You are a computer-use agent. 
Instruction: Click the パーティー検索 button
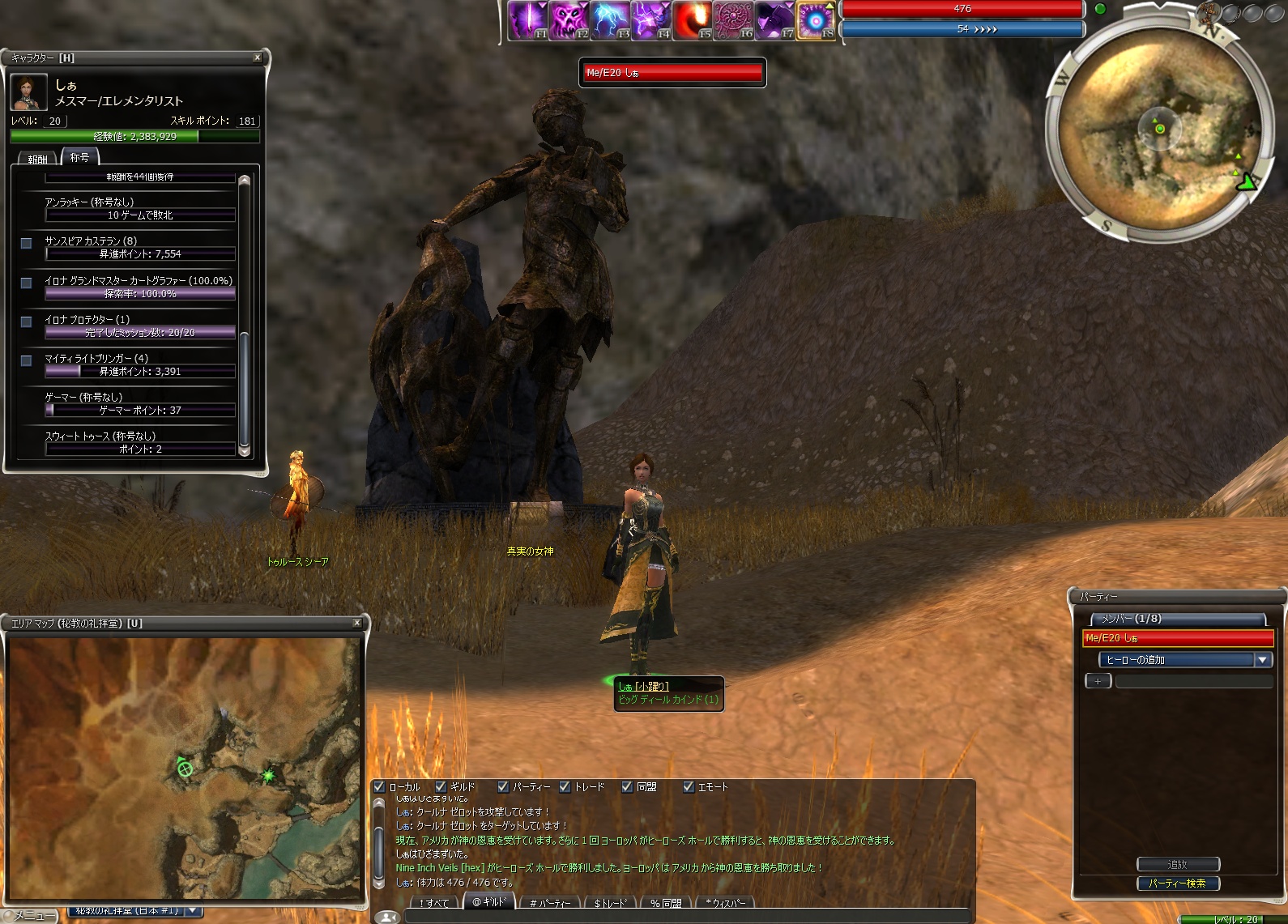(x=1177, y=884)
